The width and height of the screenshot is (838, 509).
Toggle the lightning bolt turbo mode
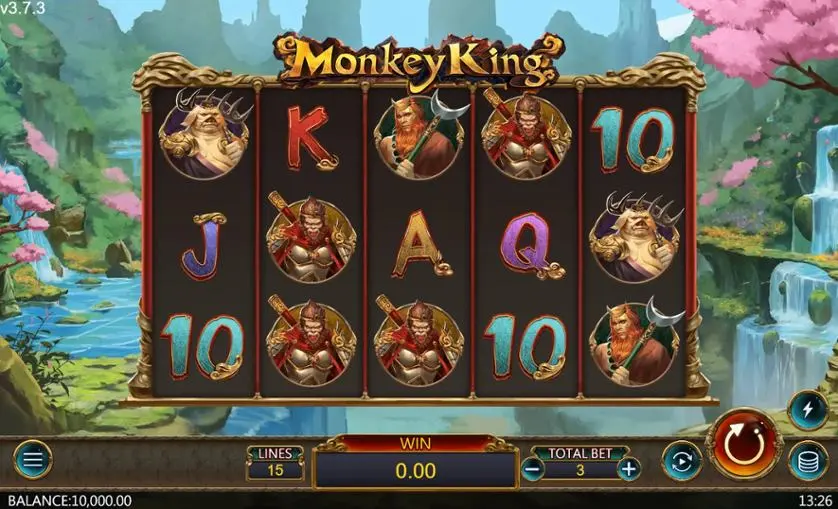(x=807, y=408)
